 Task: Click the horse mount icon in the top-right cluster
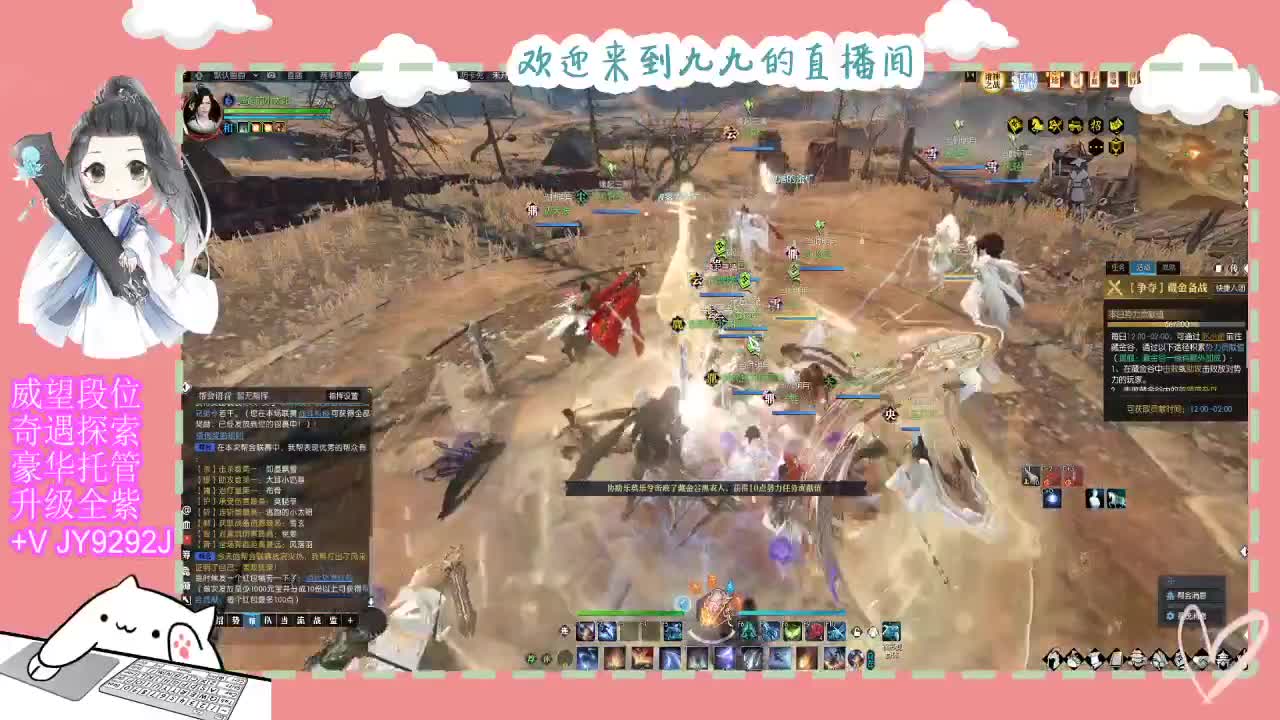(1035, 125)
